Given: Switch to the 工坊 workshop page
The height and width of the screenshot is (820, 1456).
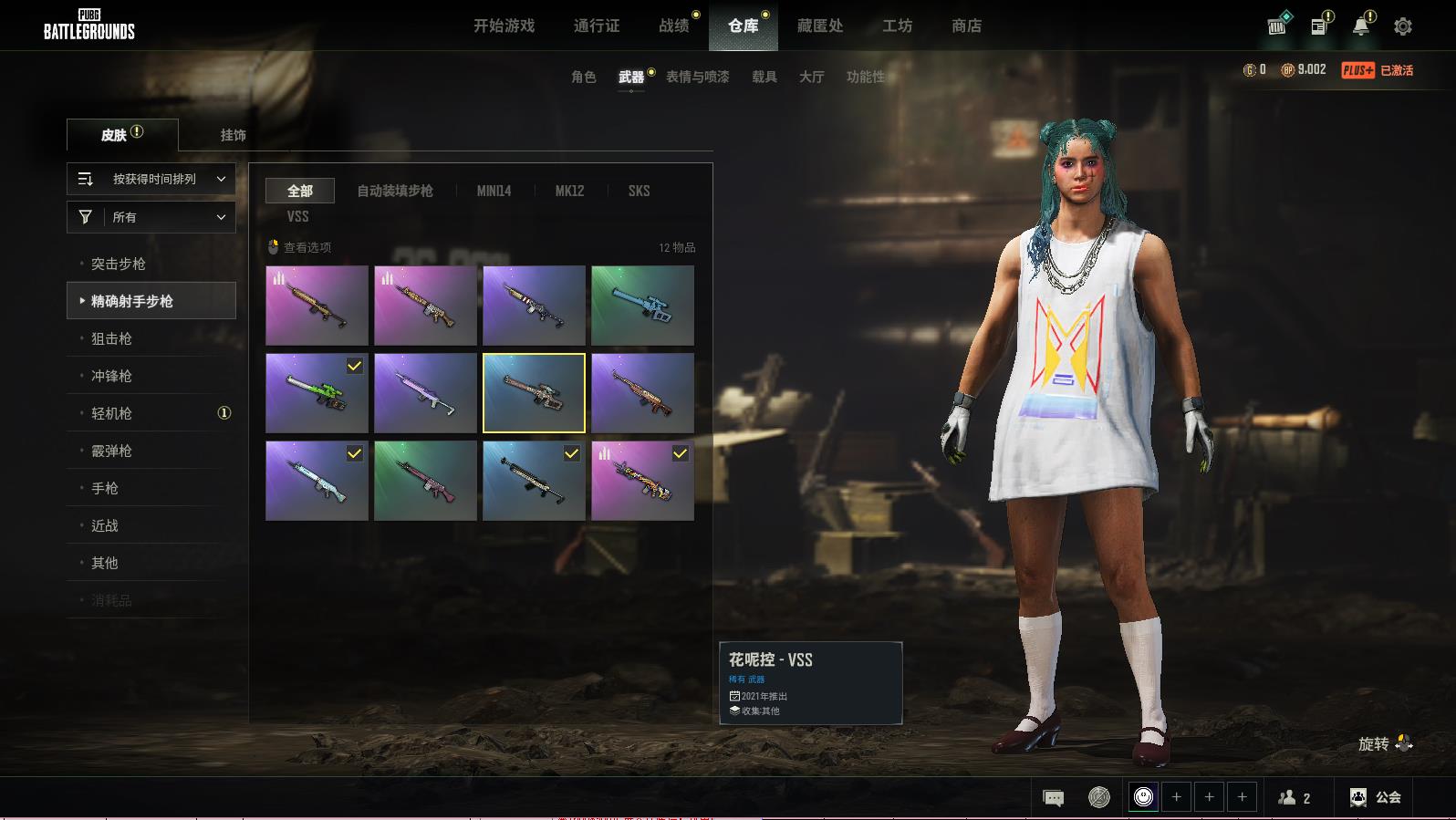Looking at the screenshot, I should coord(897,26).
